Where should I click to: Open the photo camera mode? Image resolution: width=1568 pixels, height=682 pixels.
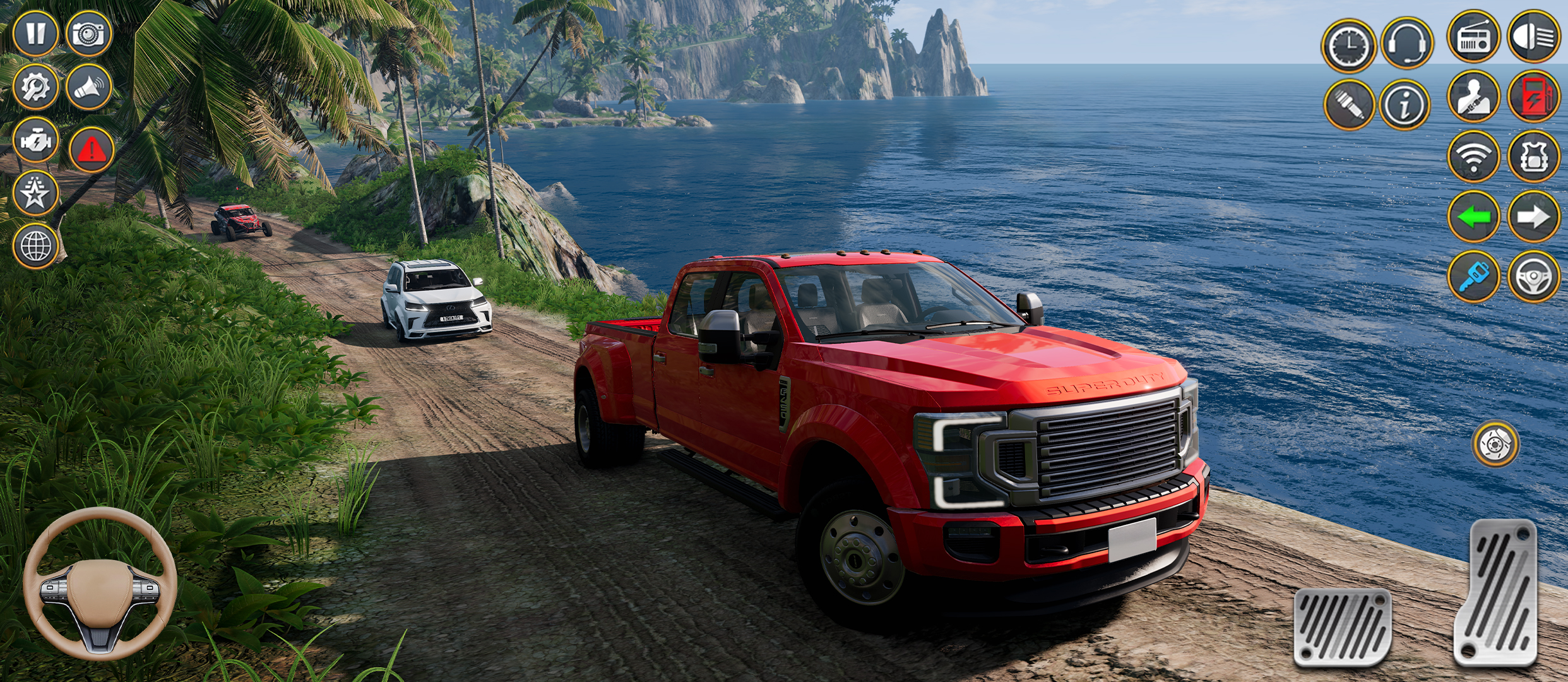tap(90, 33)
